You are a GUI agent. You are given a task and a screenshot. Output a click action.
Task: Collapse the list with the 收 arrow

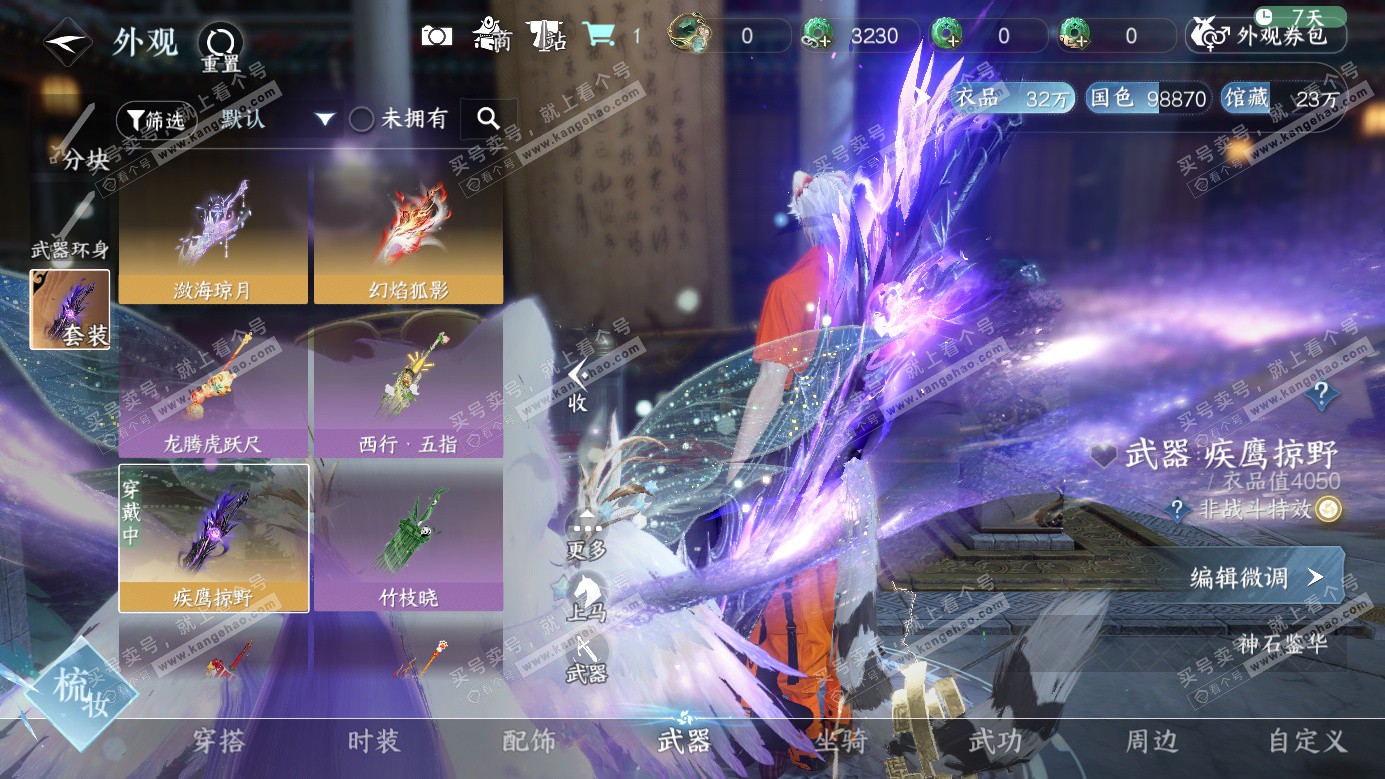[x=577, y=386]
